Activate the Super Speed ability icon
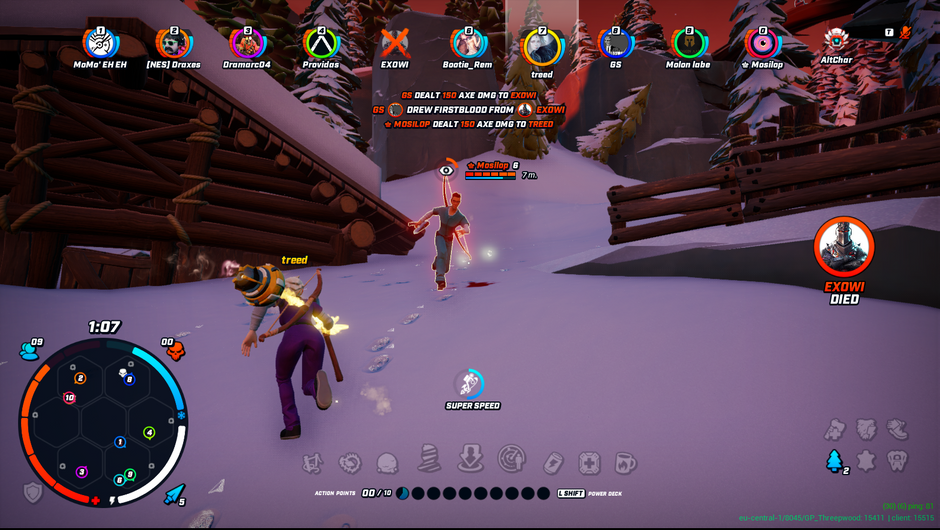This screenshot has width=940, height=530. tap(468, 383)
